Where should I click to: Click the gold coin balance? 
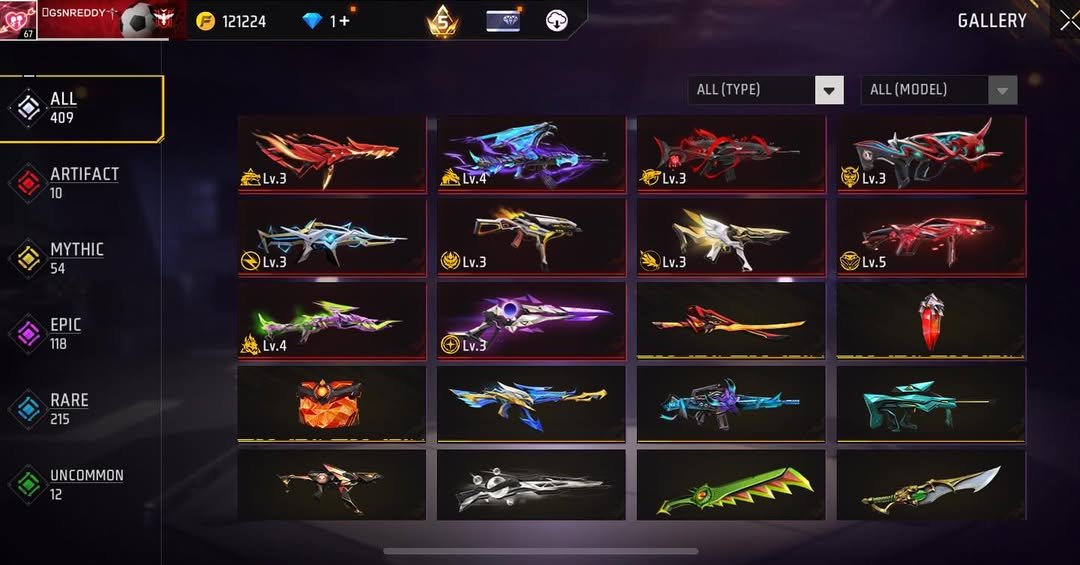pyautogui.click(x=231, y=21)
